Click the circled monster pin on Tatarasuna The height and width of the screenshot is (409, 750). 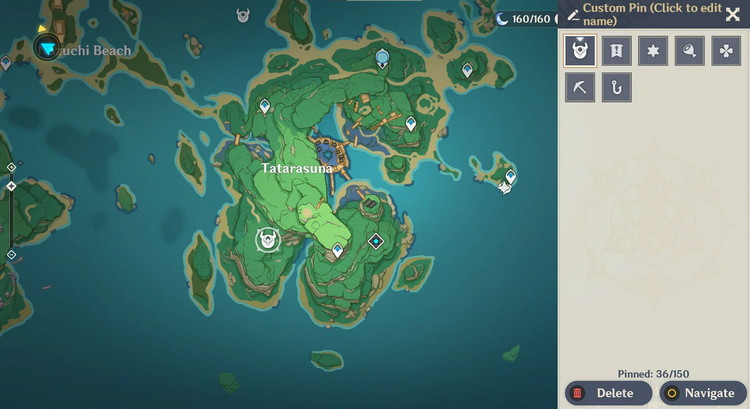tap(268, 239)
